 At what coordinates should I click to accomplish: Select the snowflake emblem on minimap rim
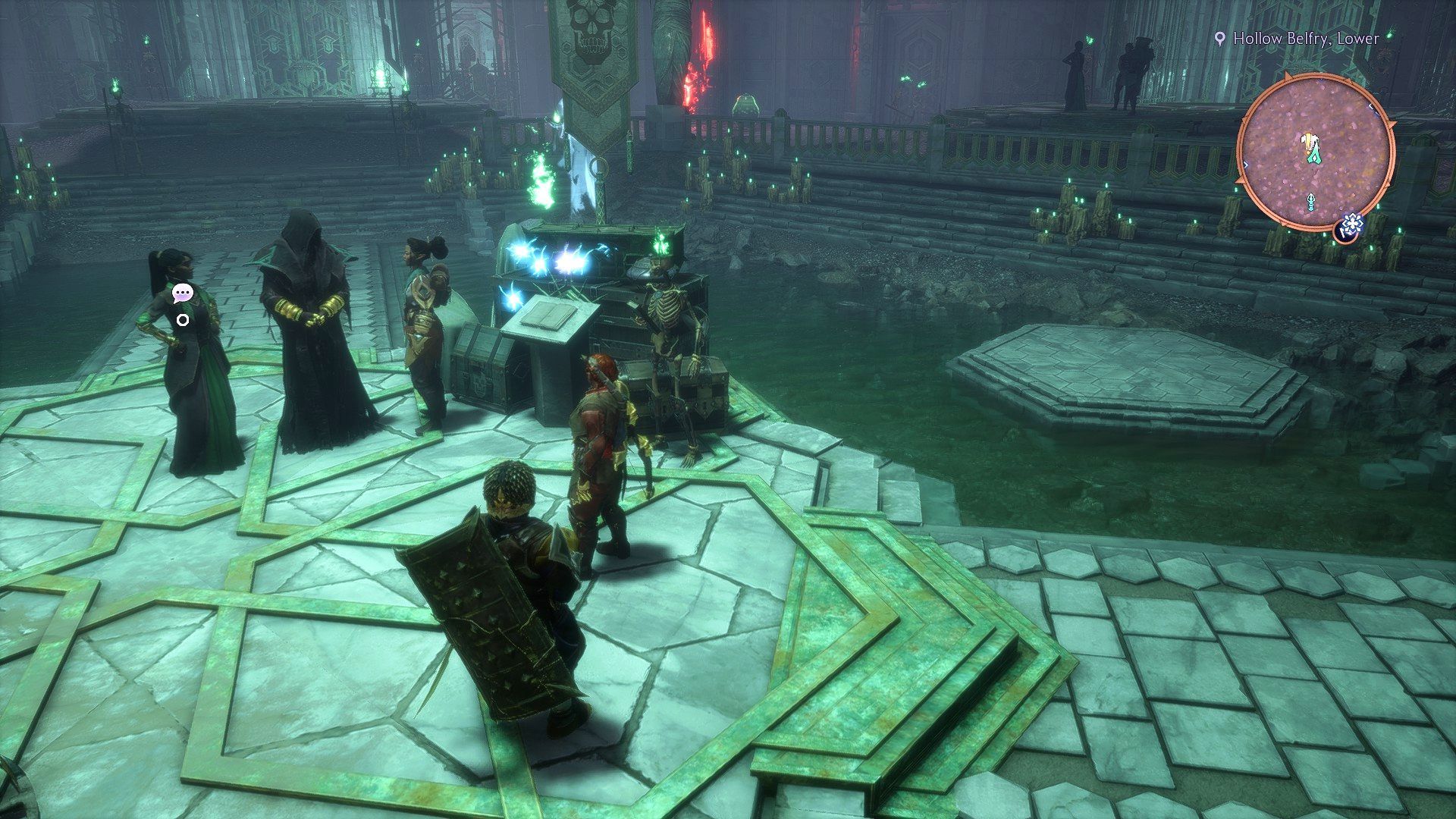click(x=1352, y=224)
